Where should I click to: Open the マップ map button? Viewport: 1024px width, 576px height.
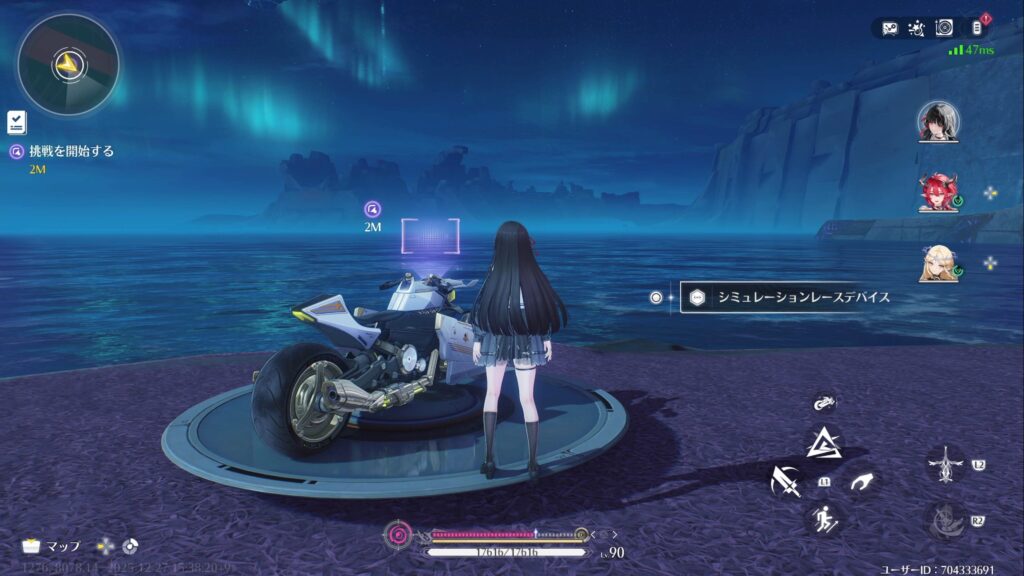click(x=50, y=546)
